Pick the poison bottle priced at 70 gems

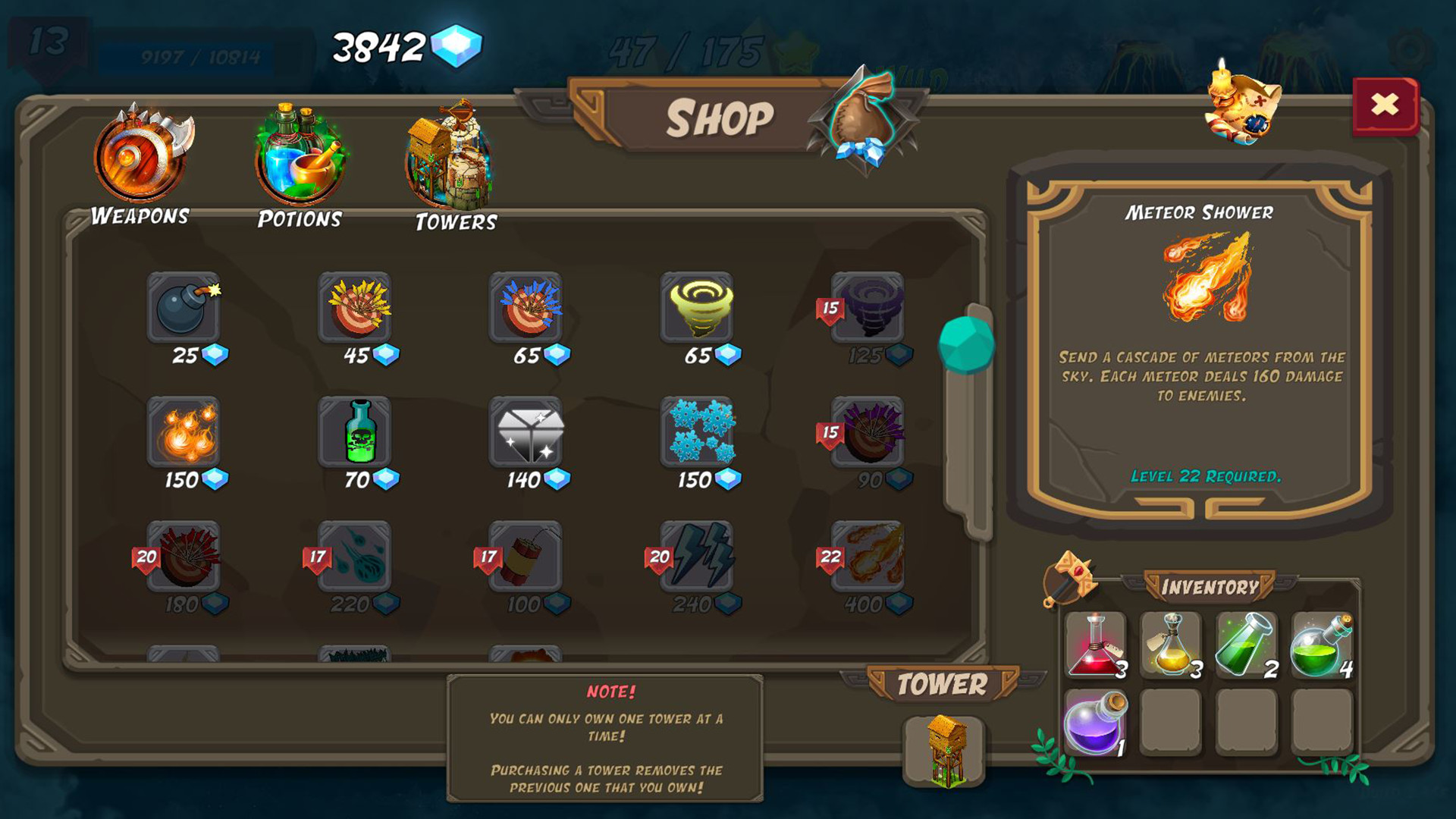(354, 438)
